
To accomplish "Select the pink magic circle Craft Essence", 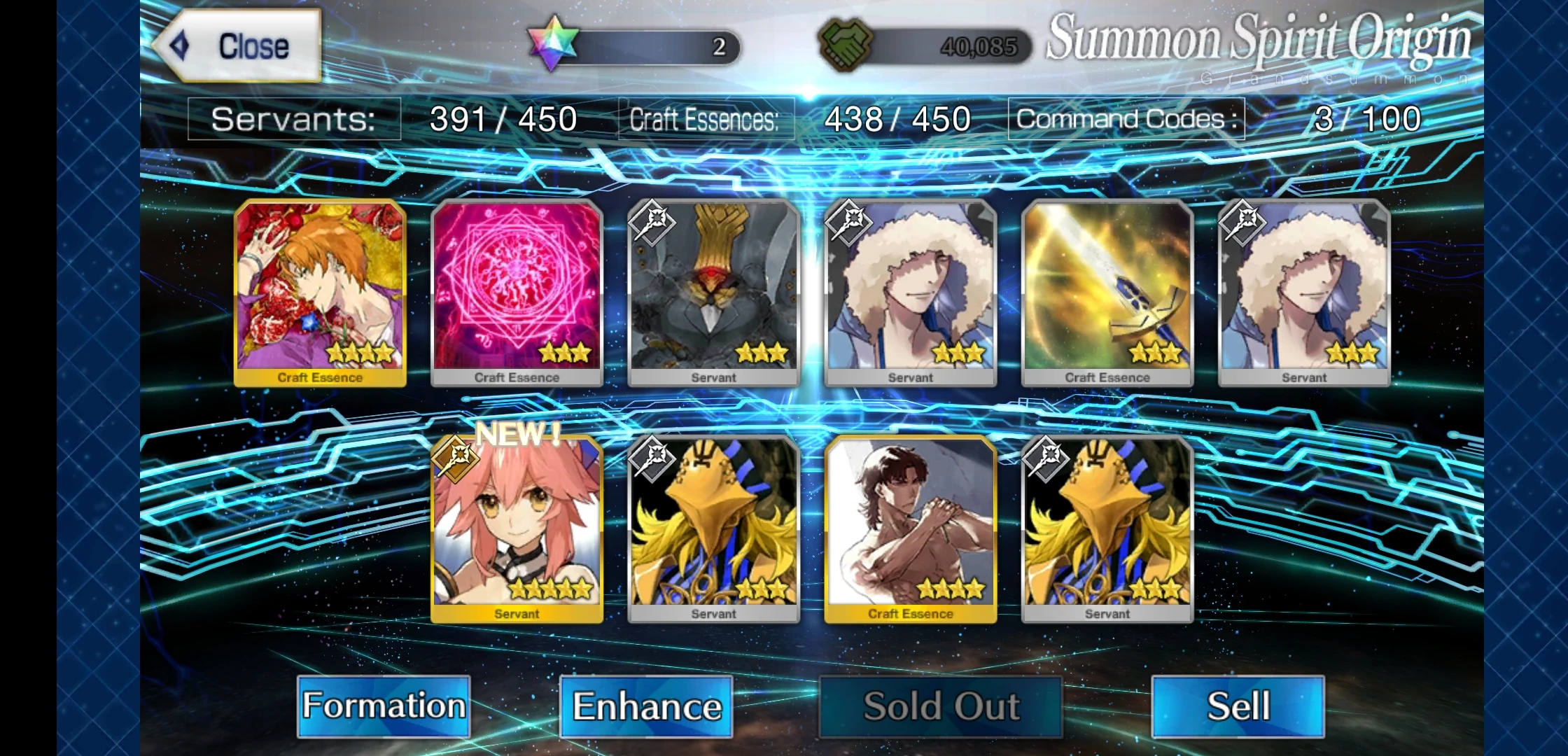I will (517, 290).
